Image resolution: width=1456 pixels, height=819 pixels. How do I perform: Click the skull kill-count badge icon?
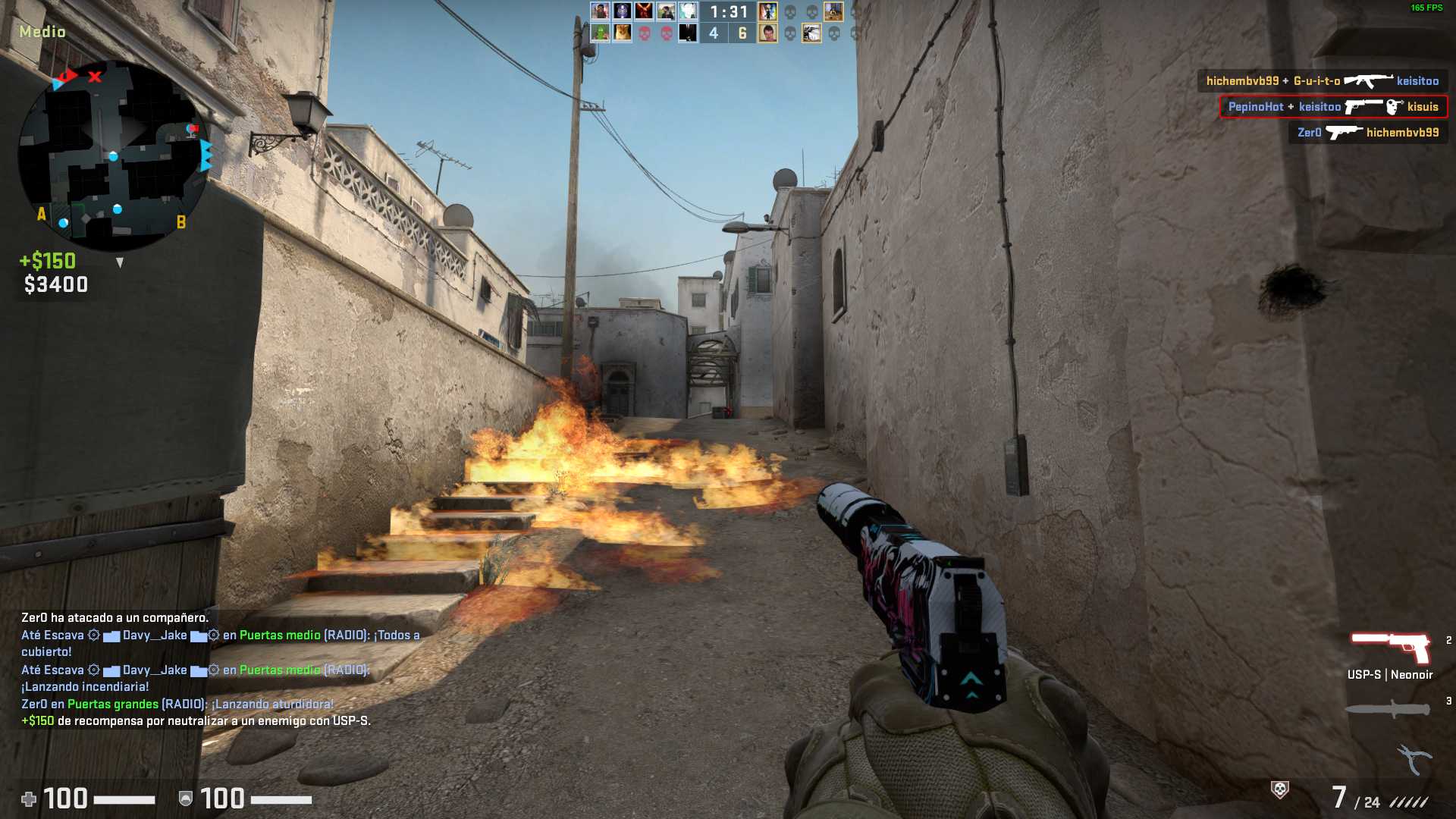pyautogui.click(x=1279, y=790)
